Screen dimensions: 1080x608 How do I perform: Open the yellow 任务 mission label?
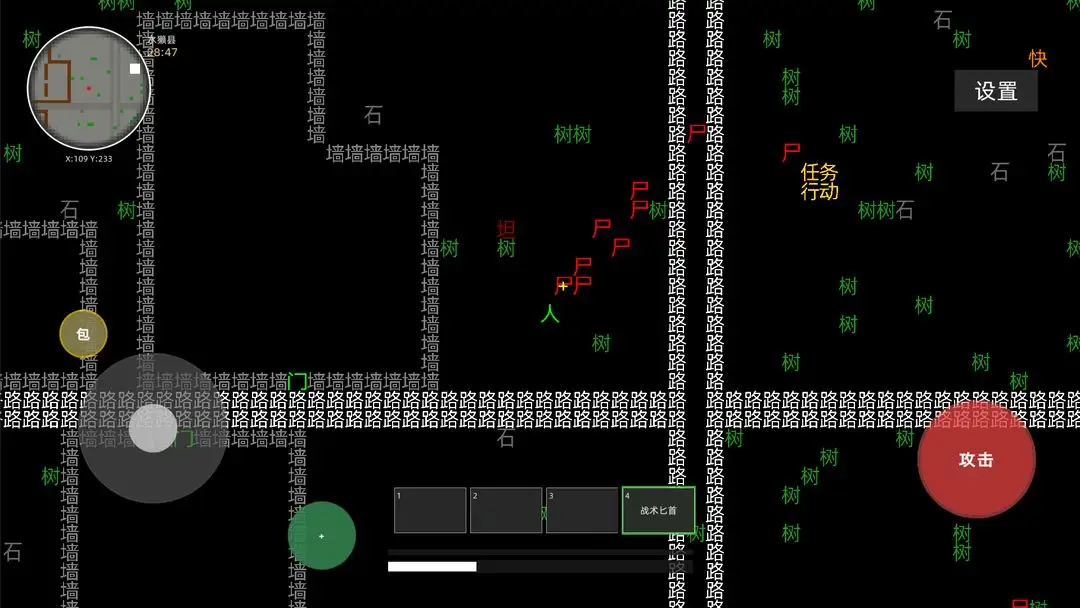click(819, 172)
